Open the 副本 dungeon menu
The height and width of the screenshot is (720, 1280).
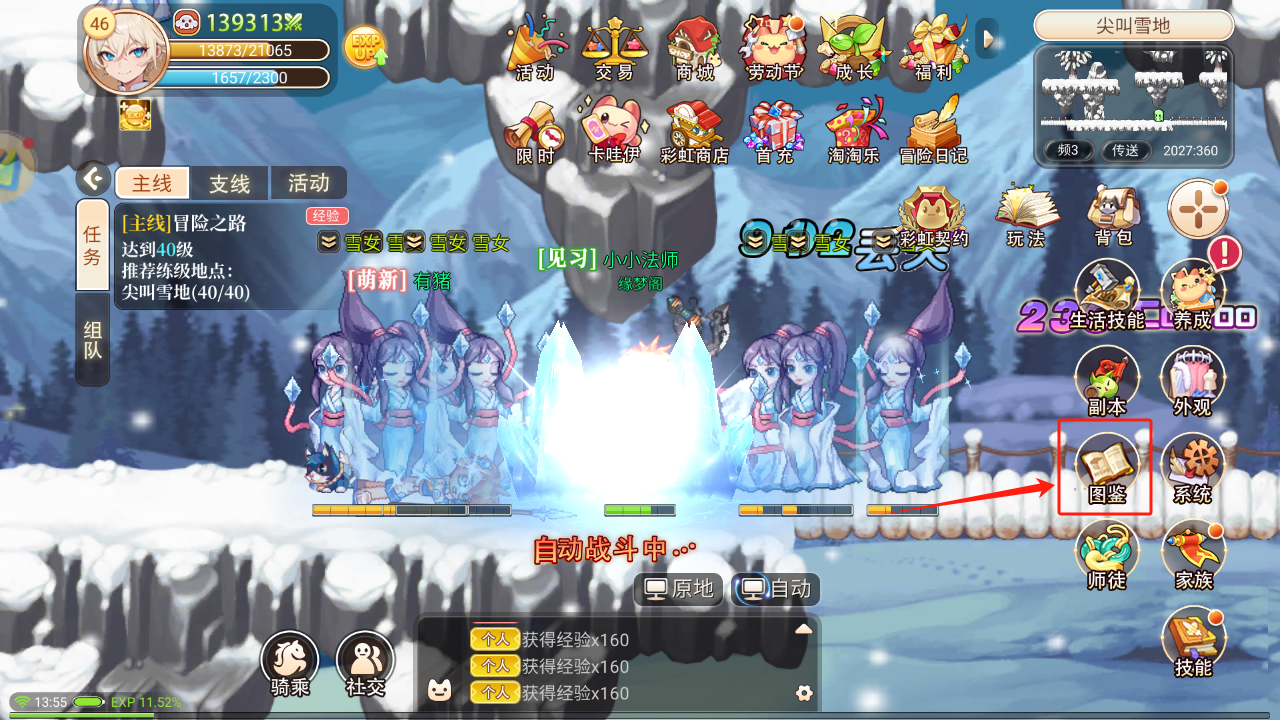click(x=1106, y=382)
